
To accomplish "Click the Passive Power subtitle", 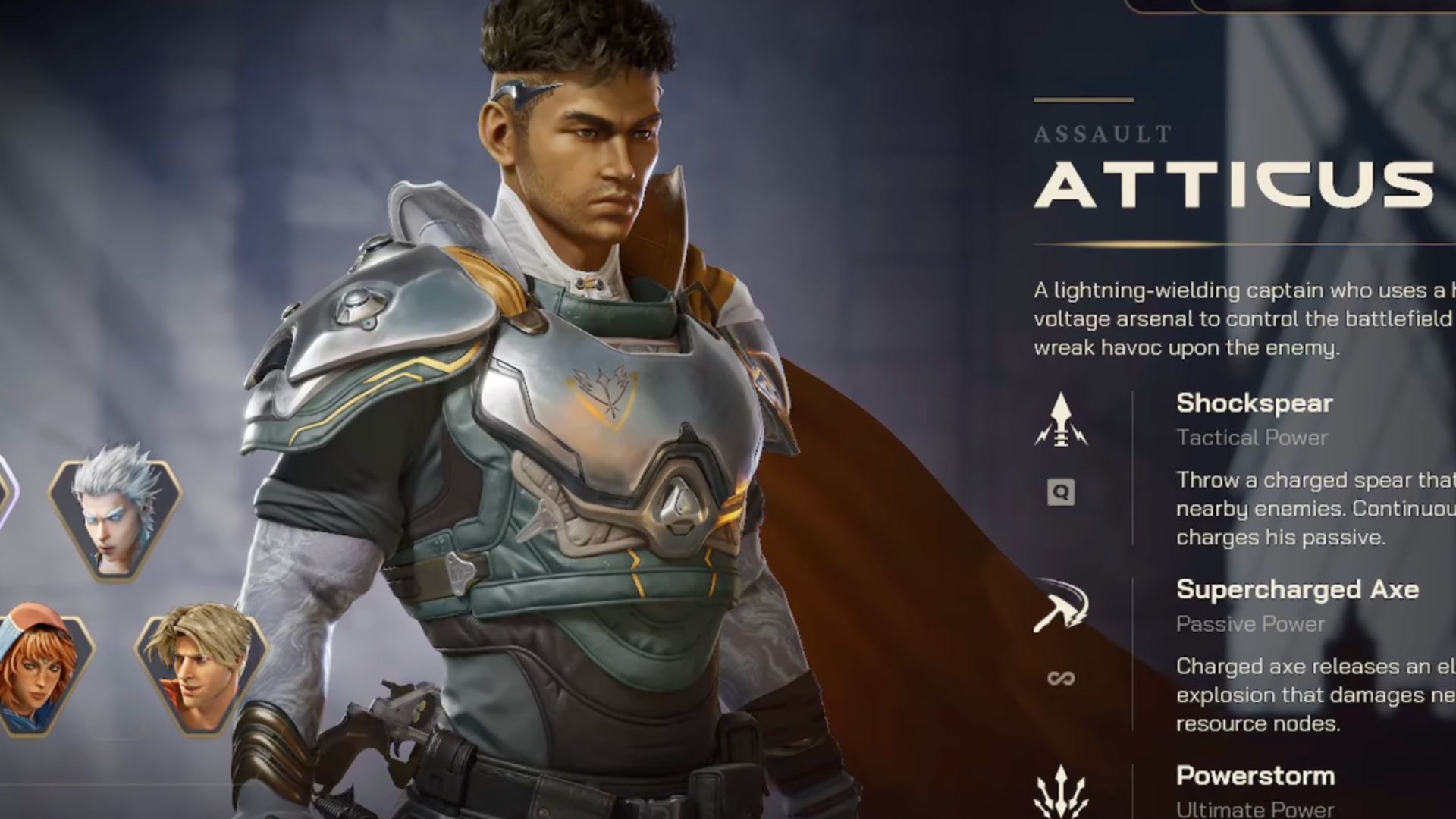I will pos(1250,624).
